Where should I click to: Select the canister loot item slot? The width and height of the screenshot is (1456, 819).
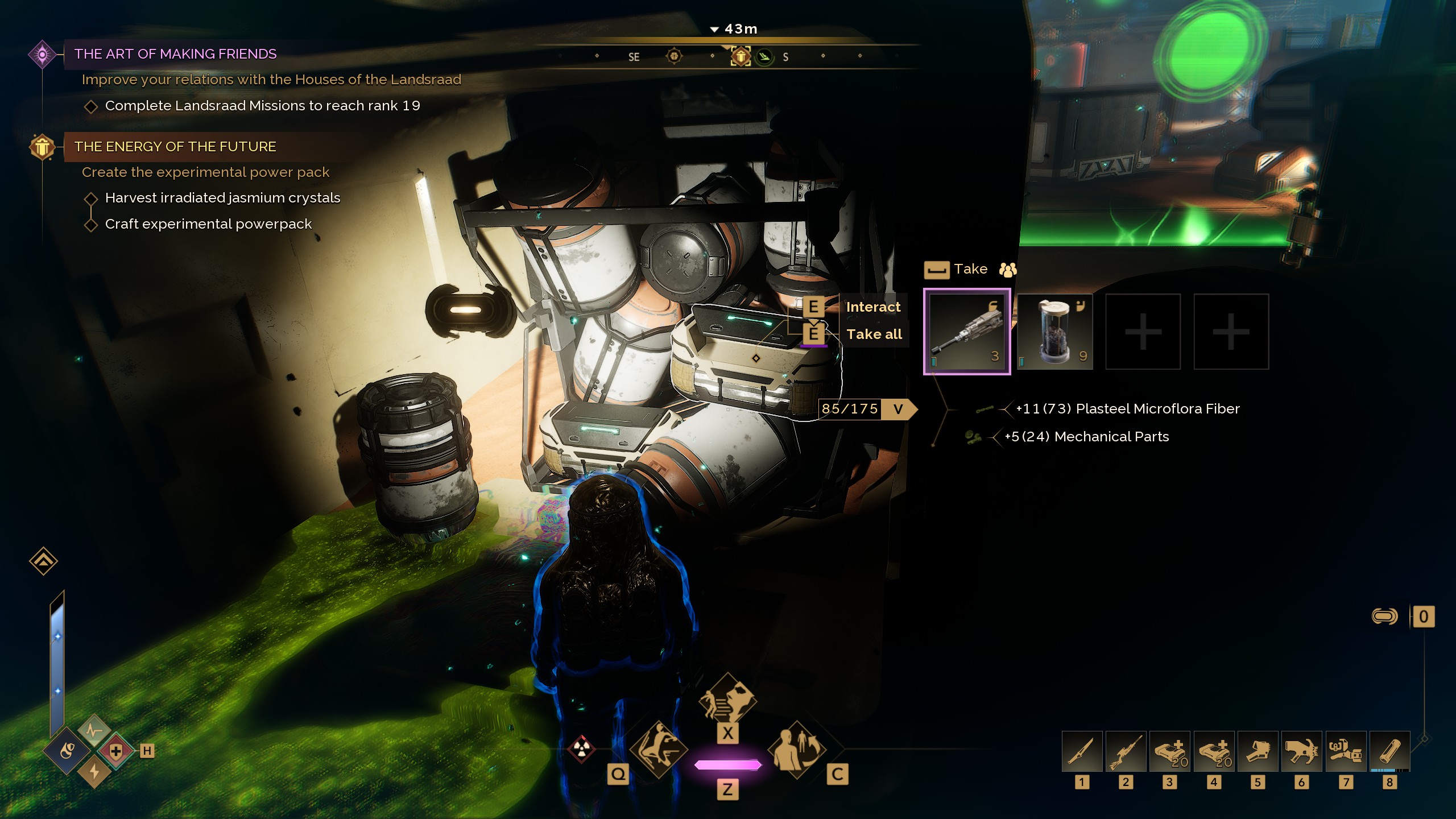point(1055,332)
